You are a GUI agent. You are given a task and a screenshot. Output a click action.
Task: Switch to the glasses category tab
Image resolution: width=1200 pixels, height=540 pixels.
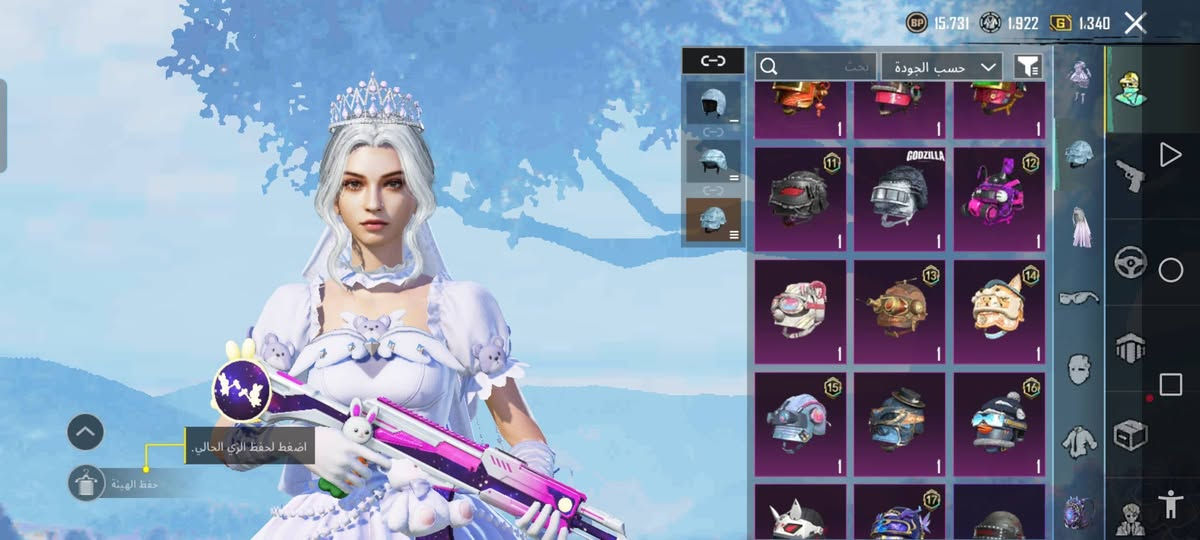tap(1079, 298)
